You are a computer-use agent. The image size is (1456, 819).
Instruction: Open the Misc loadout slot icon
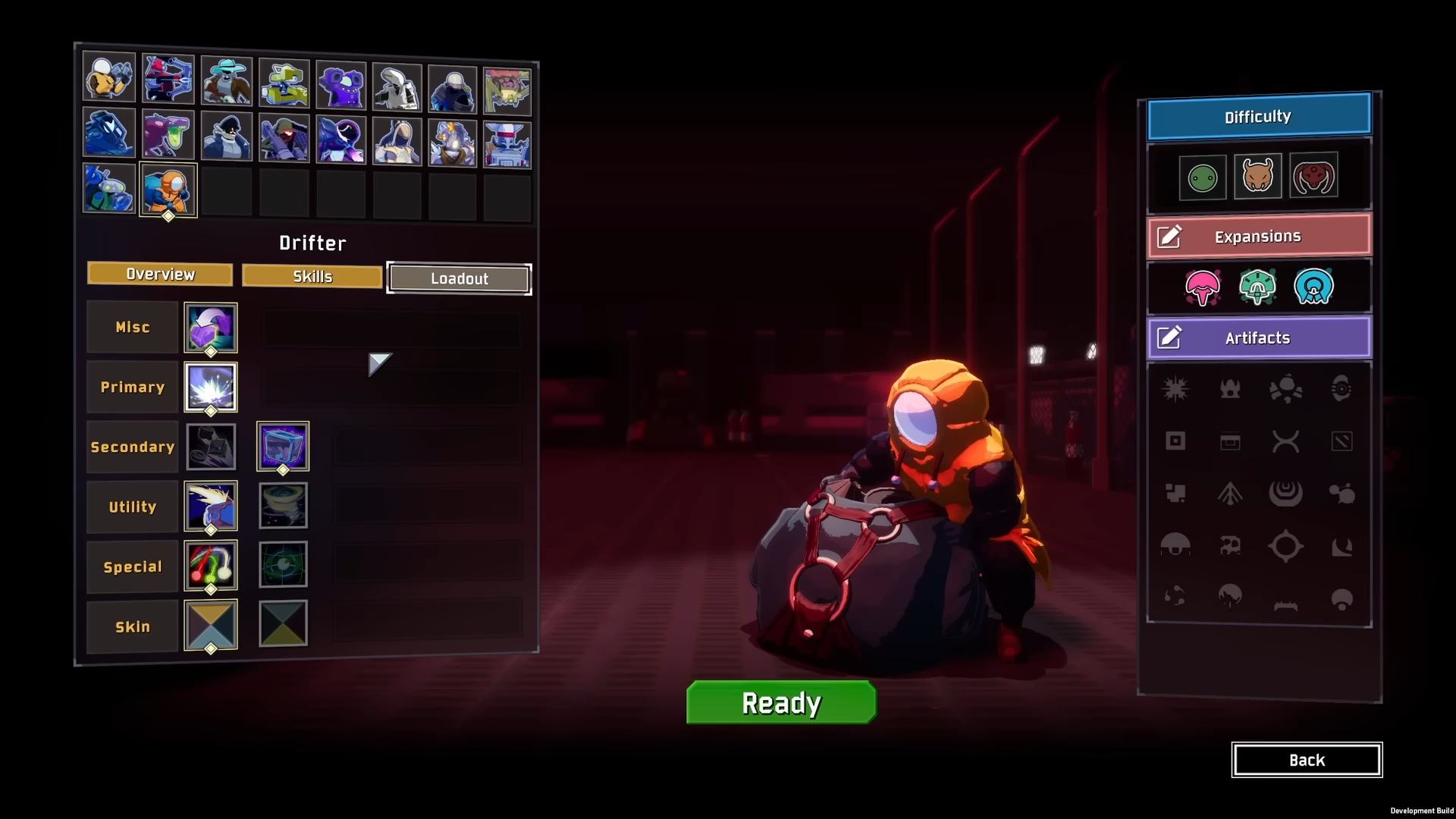click(x=210, y=328)
